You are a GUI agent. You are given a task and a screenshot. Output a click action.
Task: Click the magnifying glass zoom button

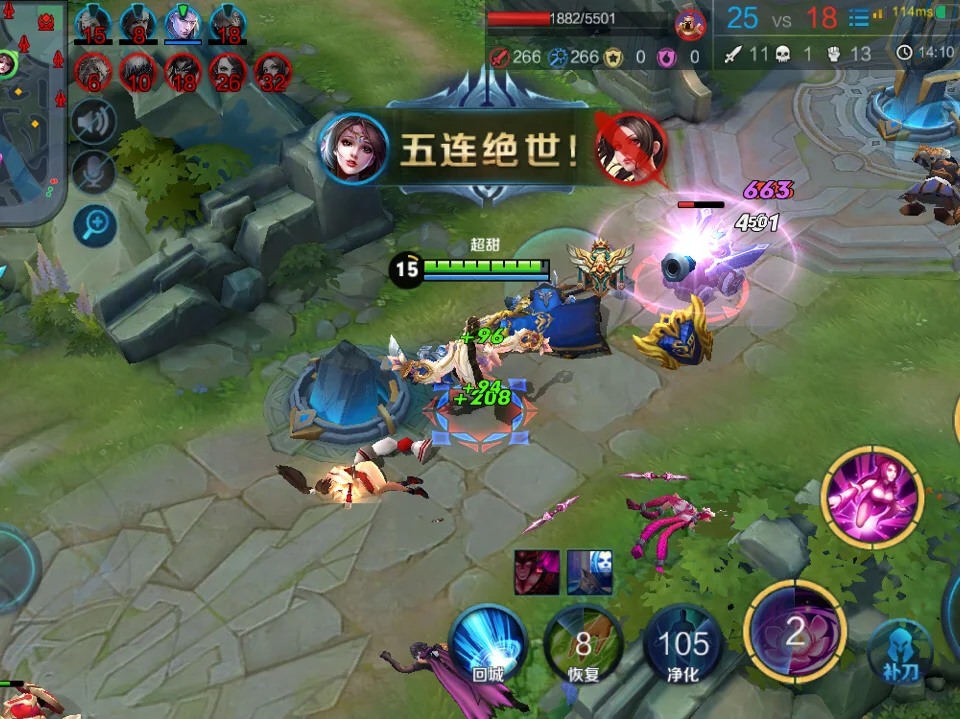click(94, 225)
